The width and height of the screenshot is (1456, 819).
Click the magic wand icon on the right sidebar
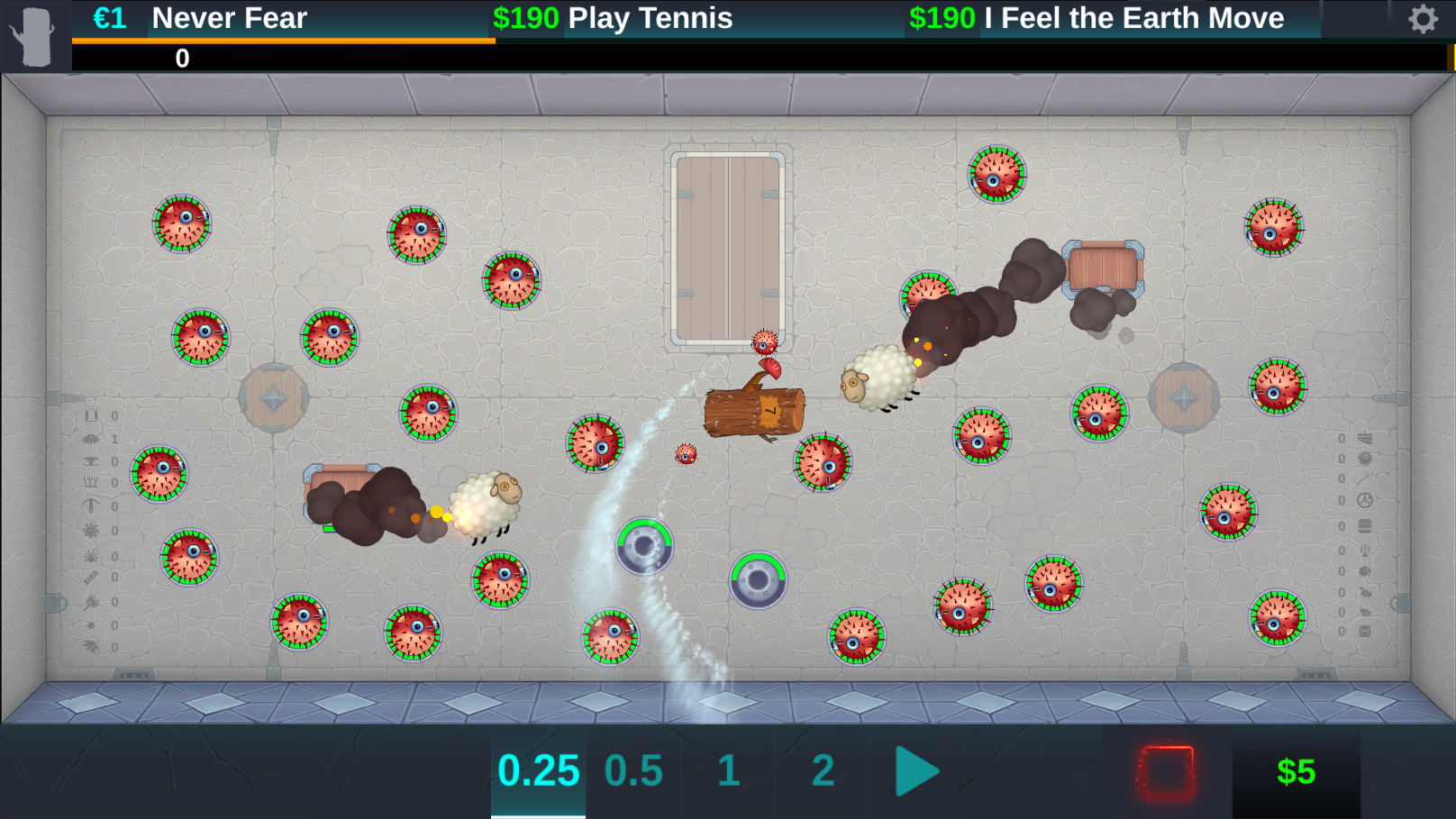coord(1365,478)
